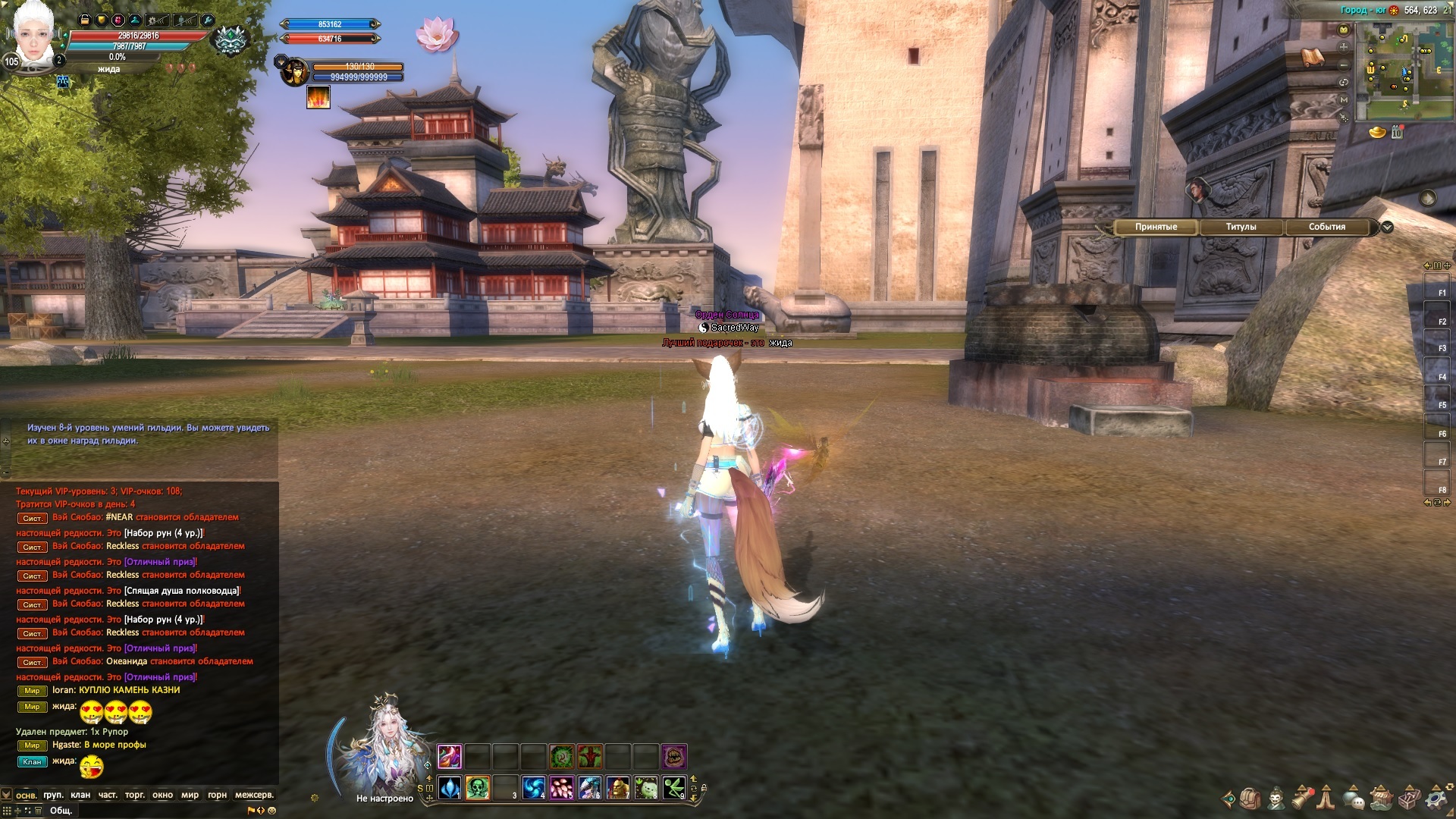Trigger the green running figure skill
This screenshot has width=1456, height=819.
tap(673, 788)
